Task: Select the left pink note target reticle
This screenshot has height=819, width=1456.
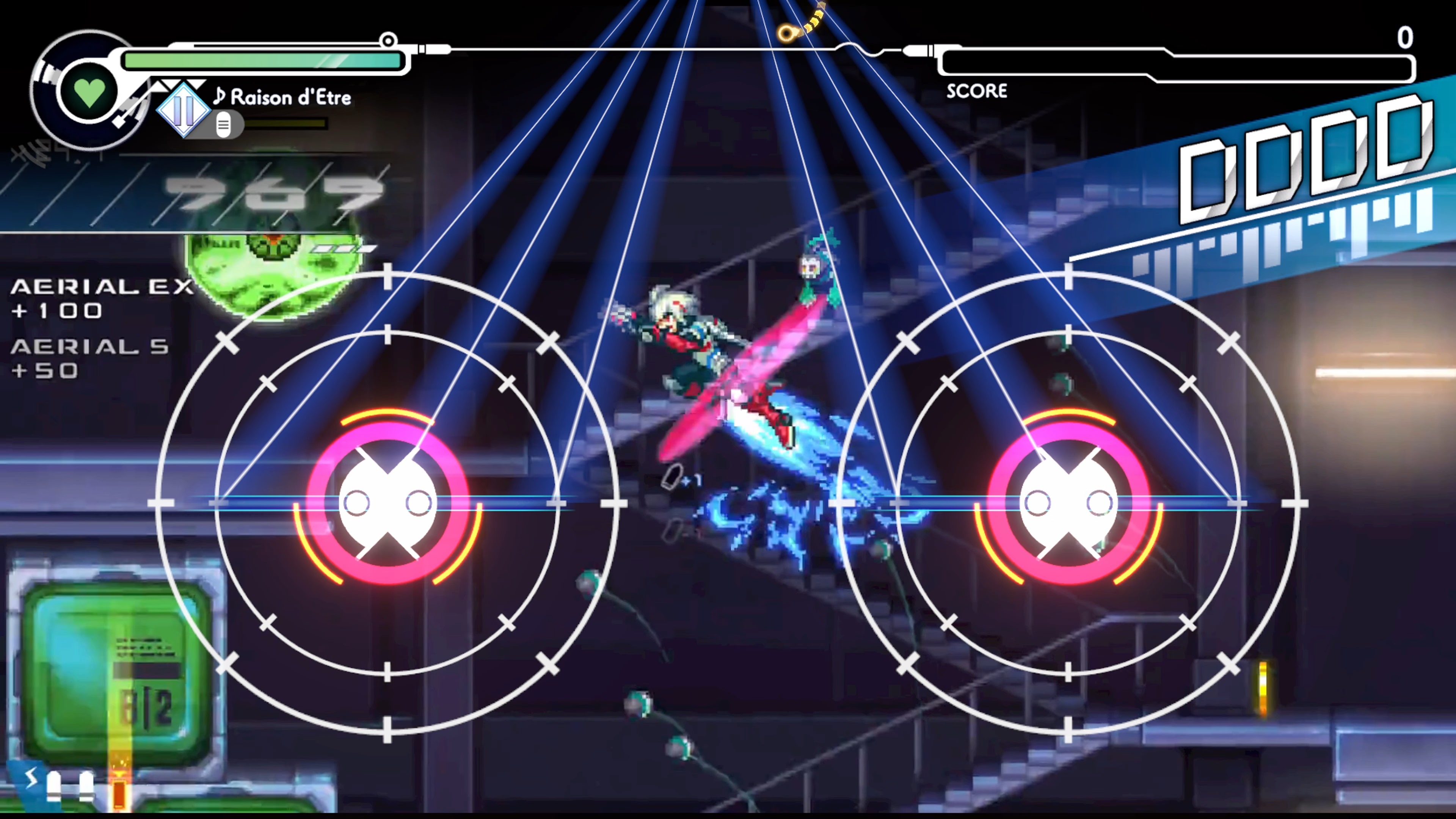Action: pyautogui.click(x=387, y=500)
